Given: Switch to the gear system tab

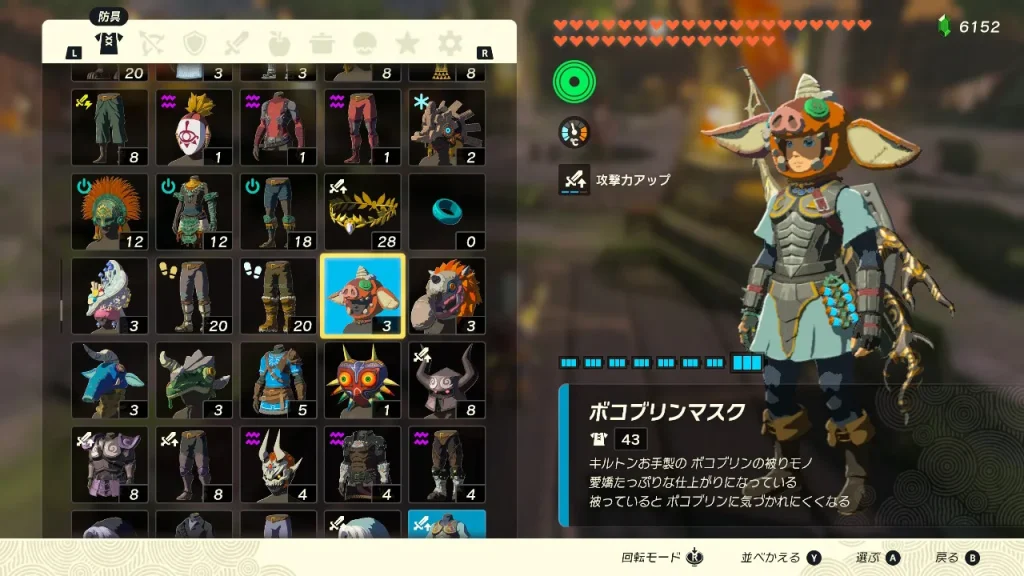Looking at the screenshot, I should point(450,43).
